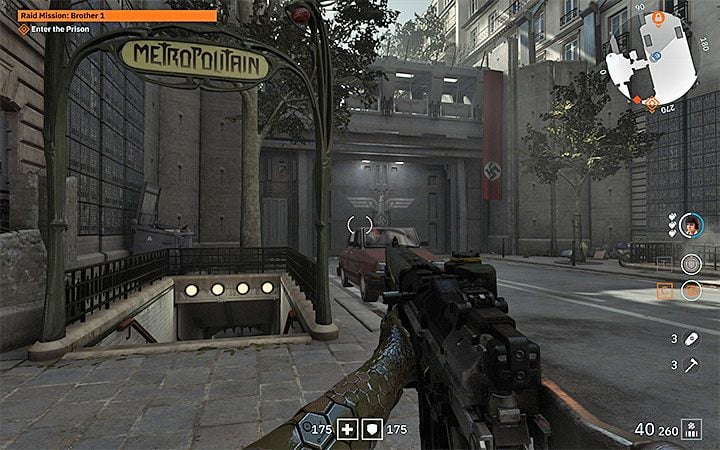Select the orange objective diamond on minimap edge
The width and height of the screenshot is (720, 450).
(651, 101)
